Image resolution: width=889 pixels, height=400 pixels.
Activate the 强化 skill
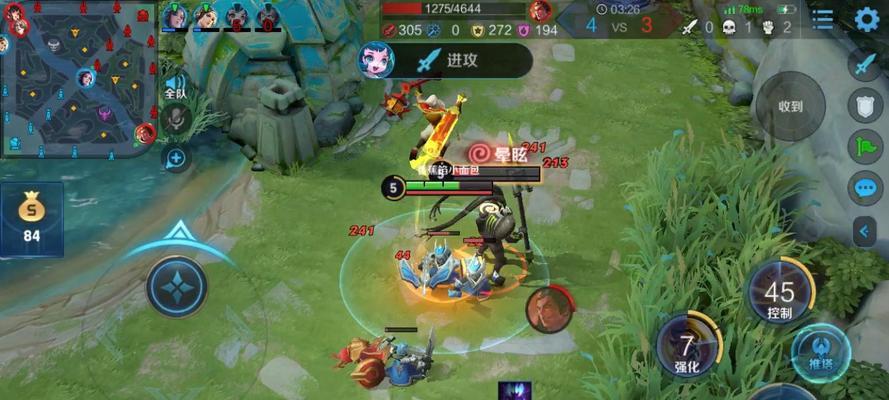tap(687, 346)
